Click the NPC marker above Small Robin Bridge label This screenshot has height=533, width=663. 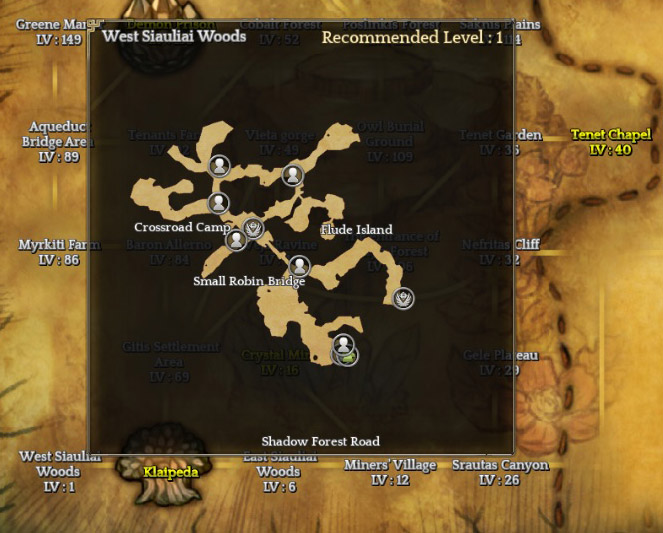pos(299,266)
